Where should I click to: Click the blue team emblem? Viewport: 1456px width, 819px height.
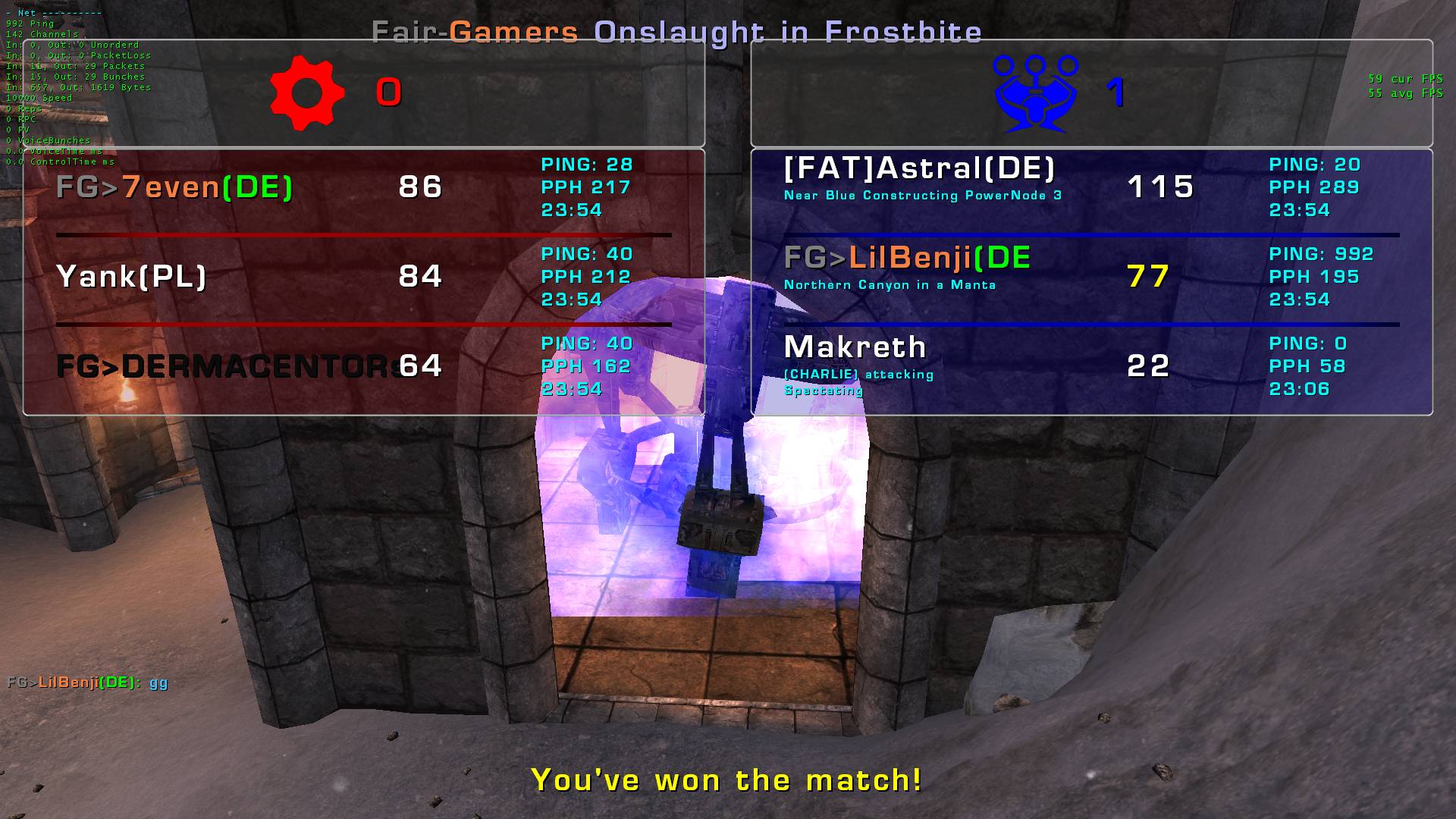coord(1036,93)
